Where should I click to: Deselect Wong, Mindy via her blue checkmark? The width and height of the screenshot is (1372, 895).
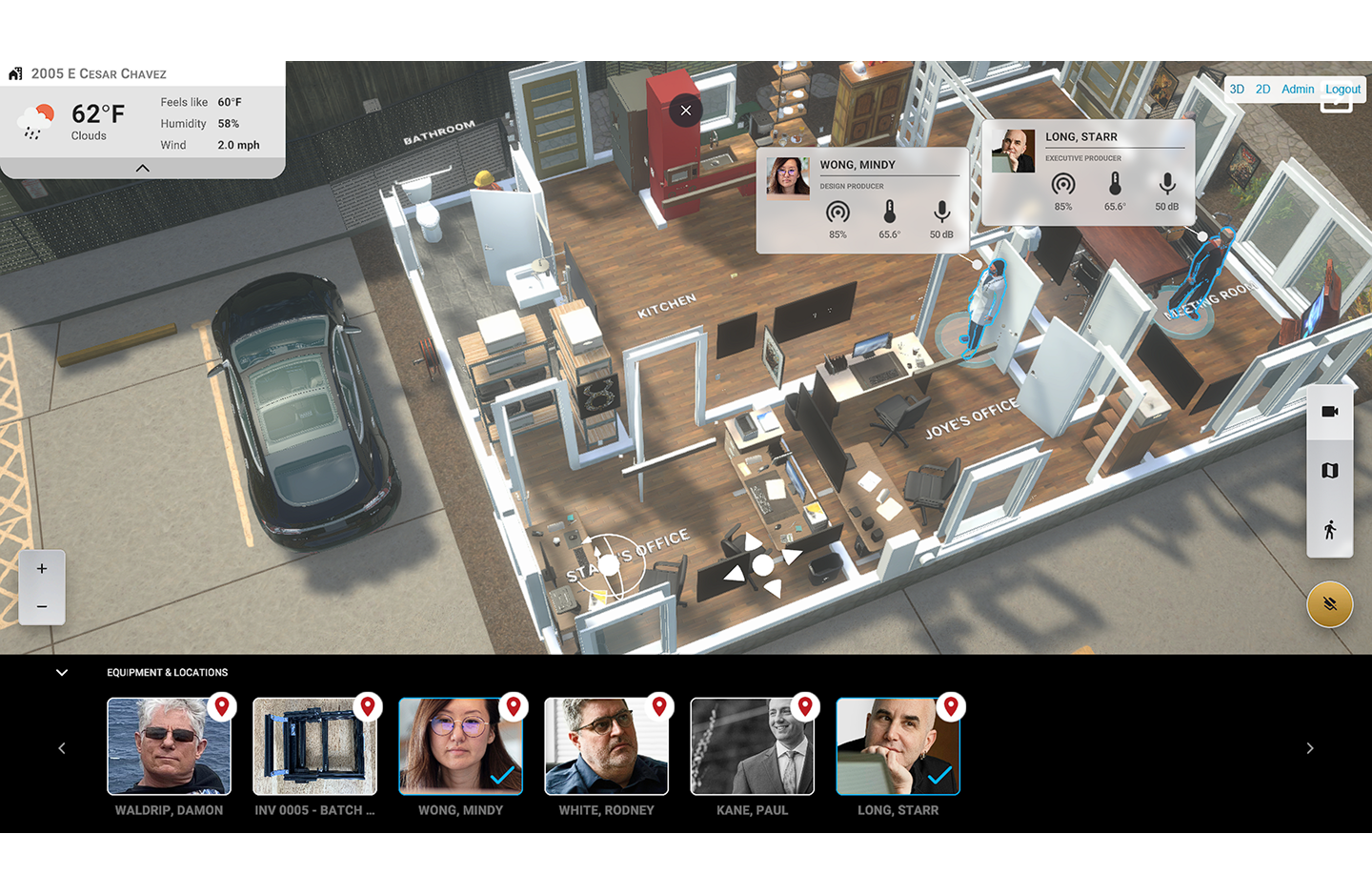click(502, 777)
